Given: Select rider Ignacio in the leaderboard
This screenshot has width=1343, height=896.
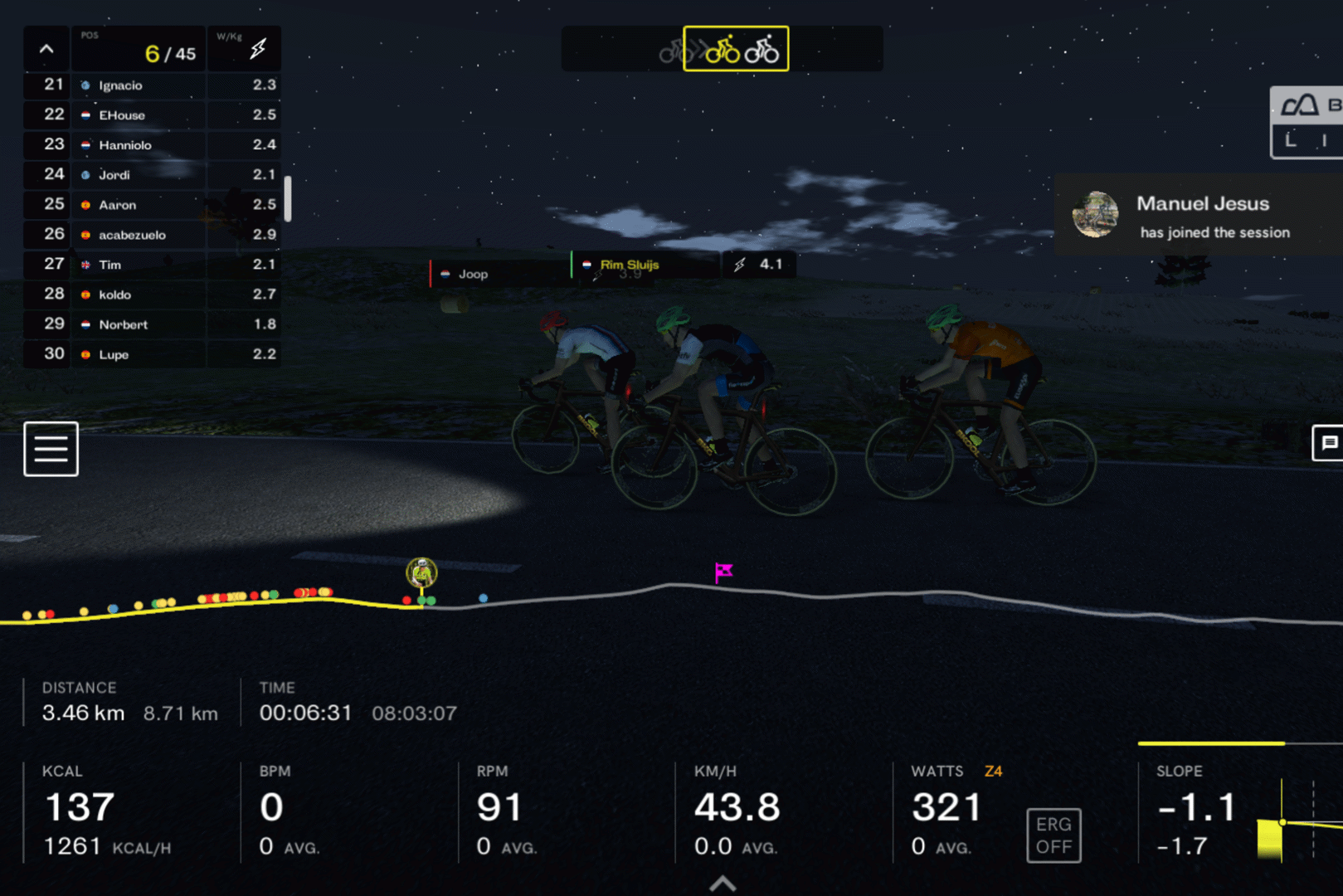Looking at the screenshot, I should tap(121, 85).
